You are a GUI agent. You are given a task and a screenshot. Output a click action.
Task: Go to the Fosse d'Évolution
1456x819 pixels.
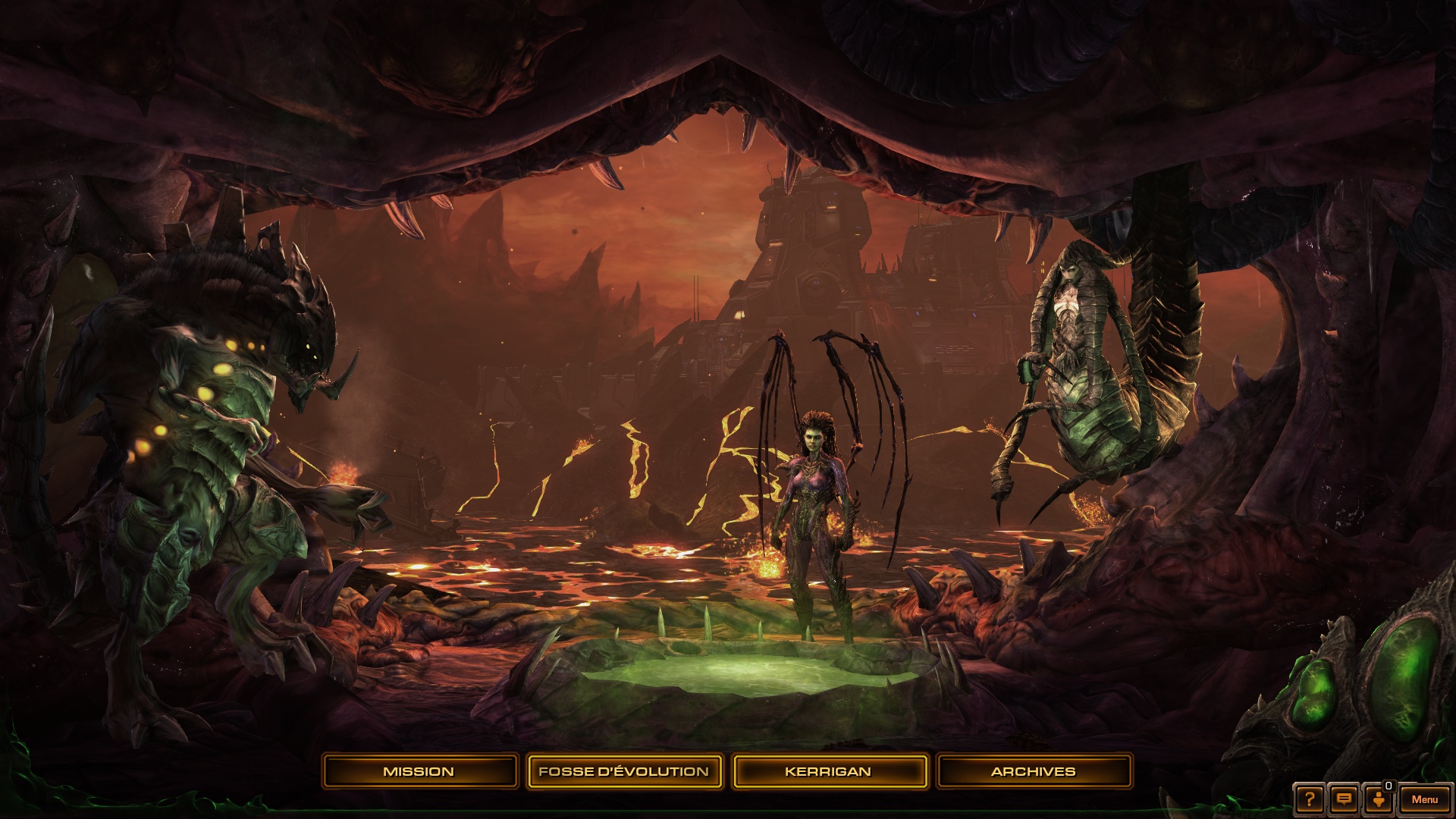[x=623, y=771]
